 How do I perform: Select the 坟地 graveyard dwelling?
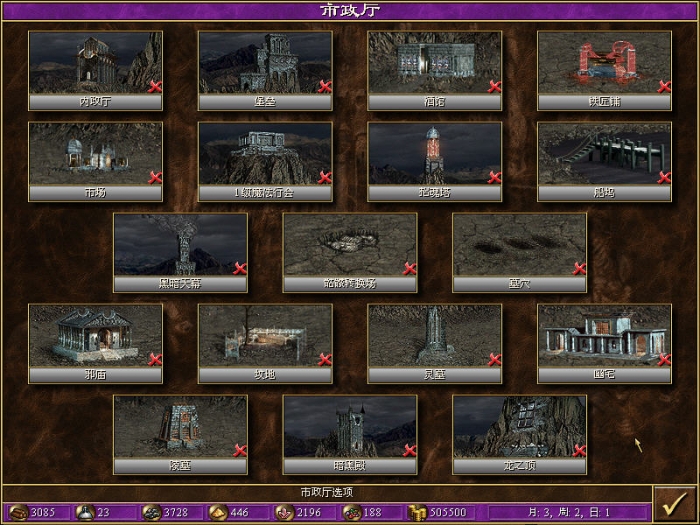[265, 336]
